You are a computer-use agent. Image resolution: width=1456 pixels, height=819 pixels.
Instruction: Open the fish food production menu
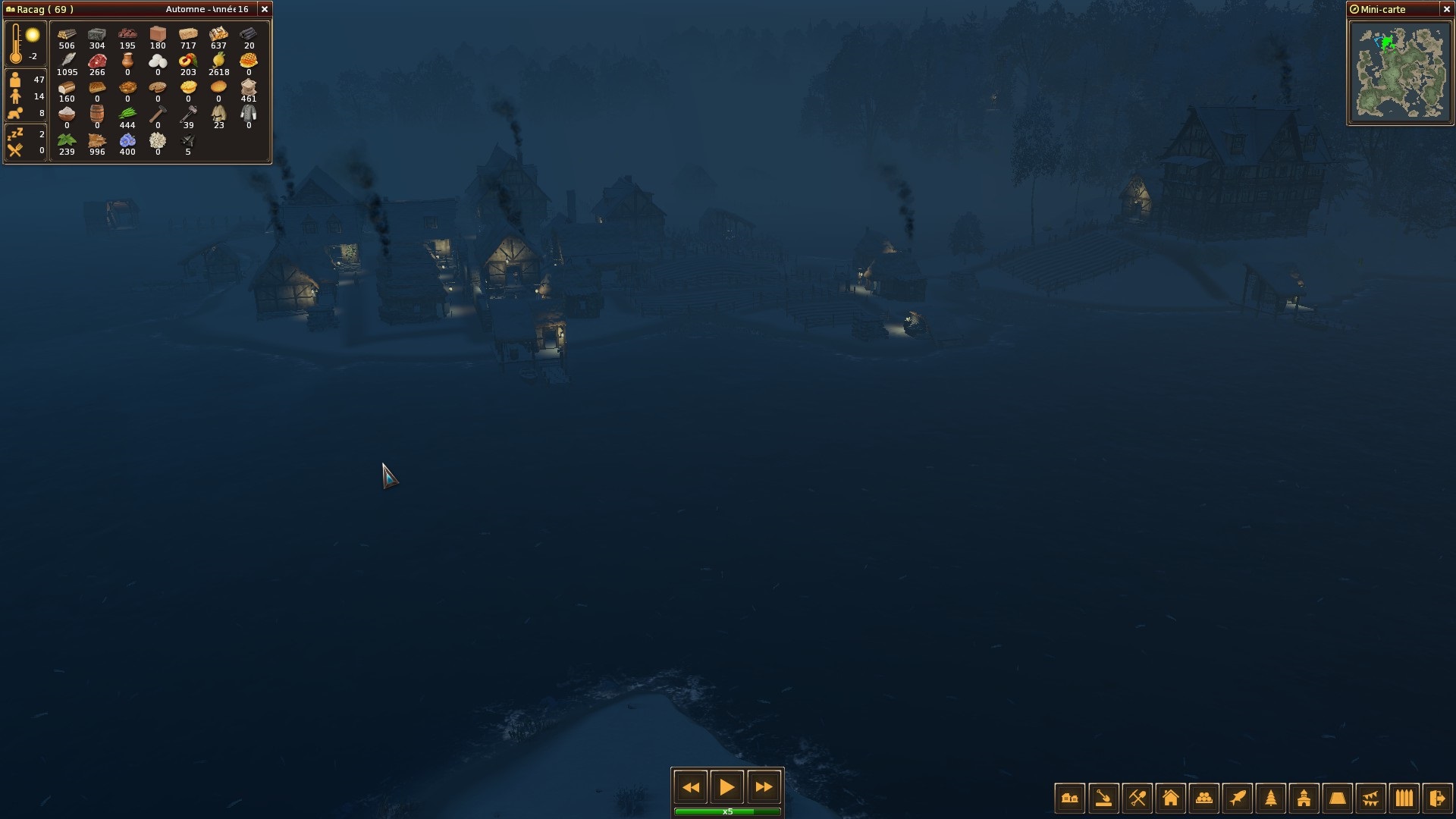(x=1237, y=798)
